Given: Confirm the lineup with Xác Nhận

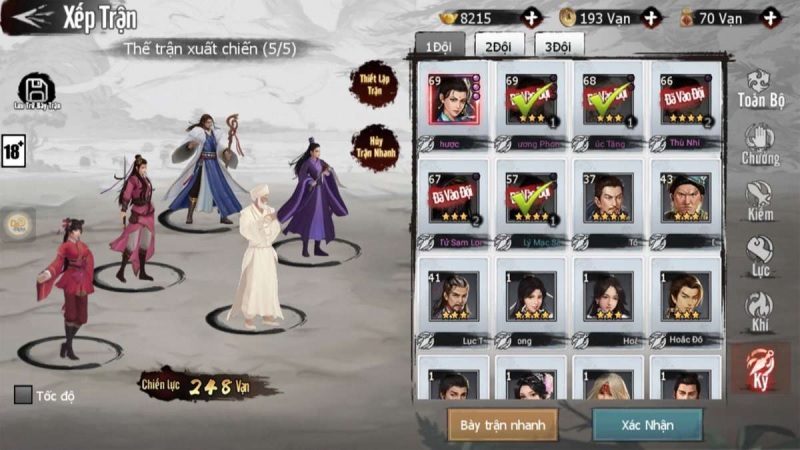Looking at the screenshot, I should pyautogui.click(x=647, y=424).
